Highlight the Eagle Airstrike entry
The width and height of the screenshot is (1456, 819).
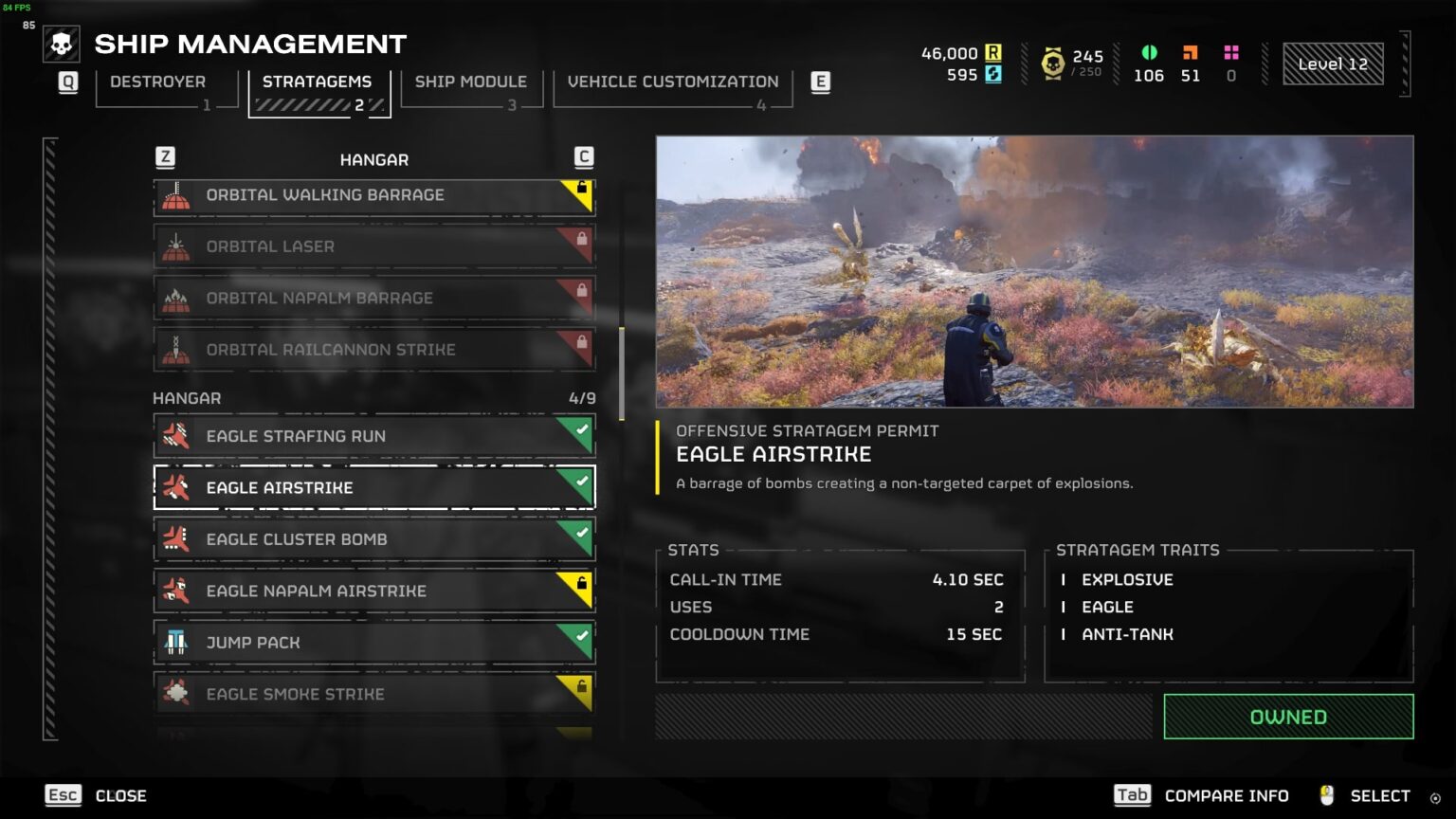373,487
